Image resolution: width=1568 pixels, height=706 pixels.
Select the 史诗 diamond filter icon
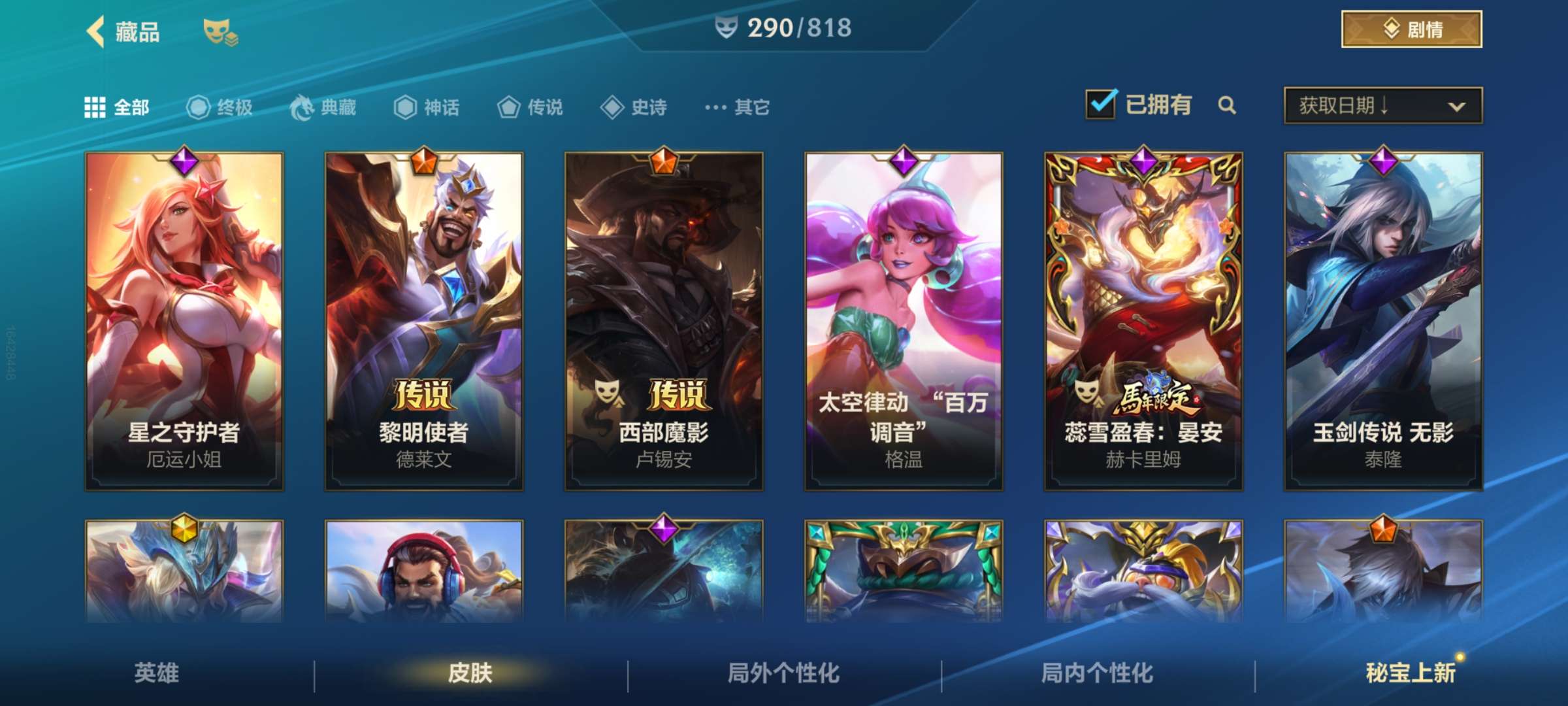pyautogui.click(x=612, y=107)
